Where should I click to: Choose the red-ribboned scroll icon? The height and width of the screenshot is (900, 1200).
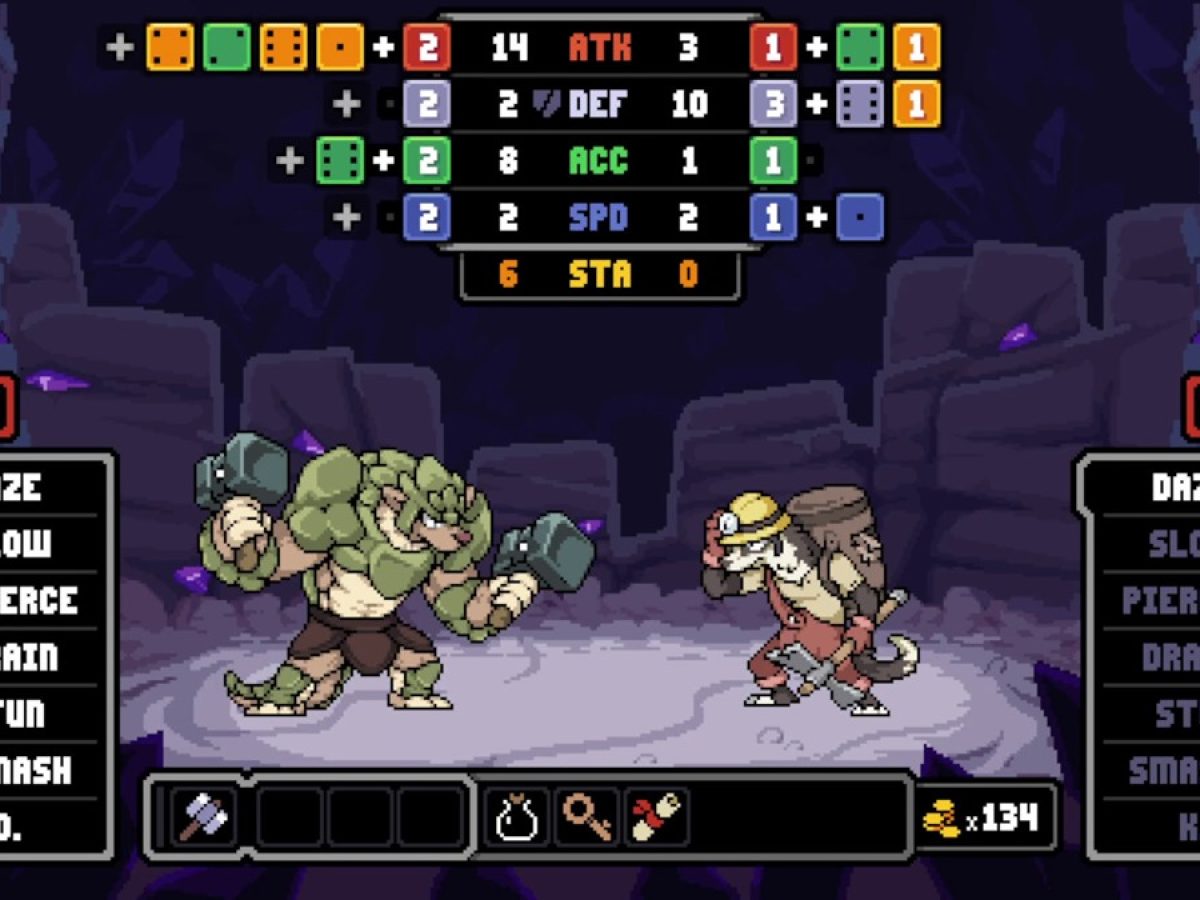(x=656, y=817)
